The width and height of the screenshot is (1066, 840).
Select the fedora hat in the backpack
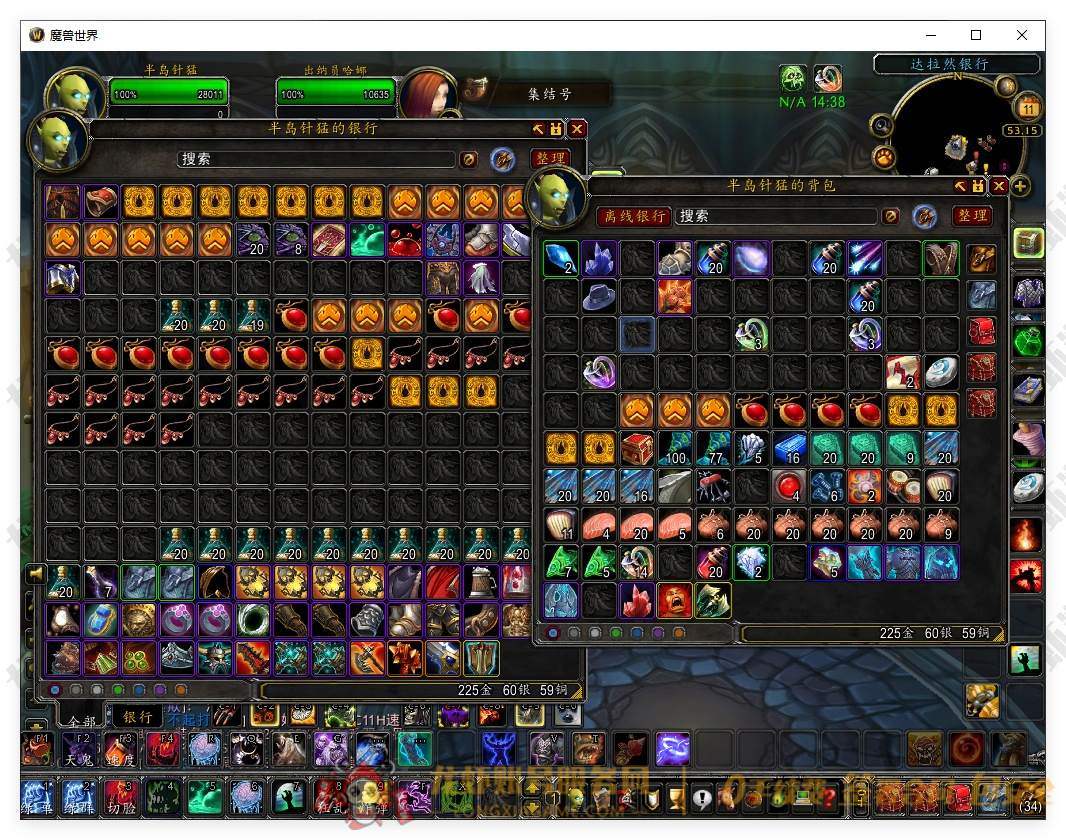(x=600, y=297)
